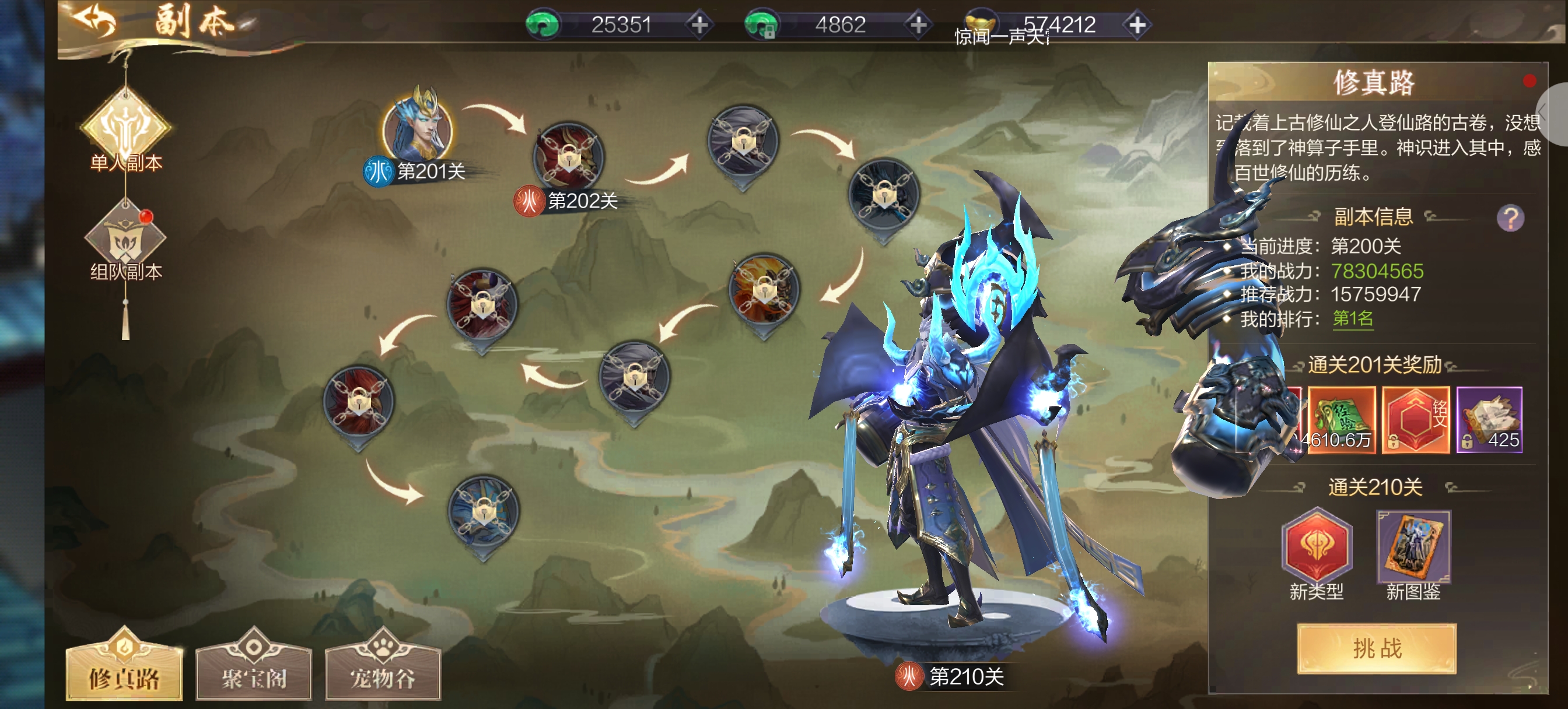Start the 挑战 challenge
Viewport: 1568px width, 709px height.
pyautogui.click(x=1376, y=649)
